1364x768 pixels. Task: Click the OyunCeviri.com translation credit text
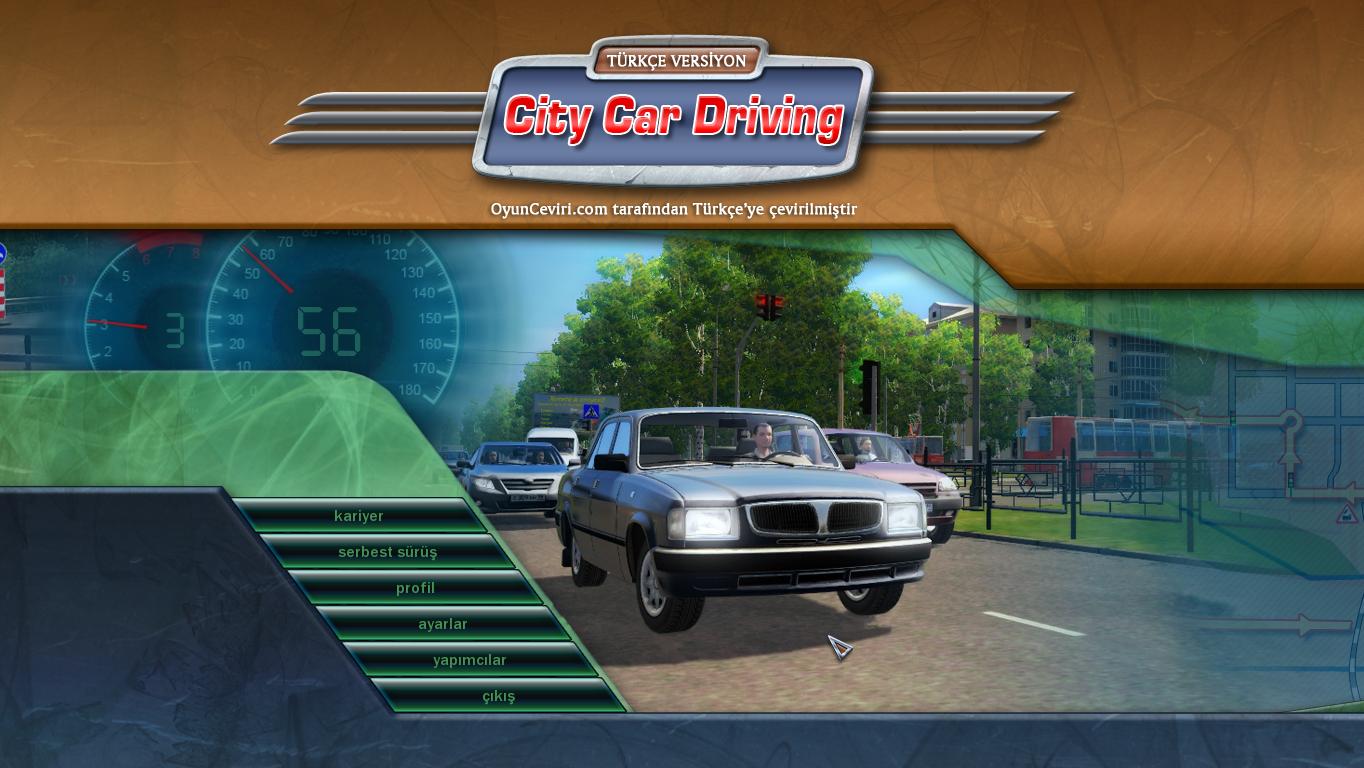tap(674, 210)
